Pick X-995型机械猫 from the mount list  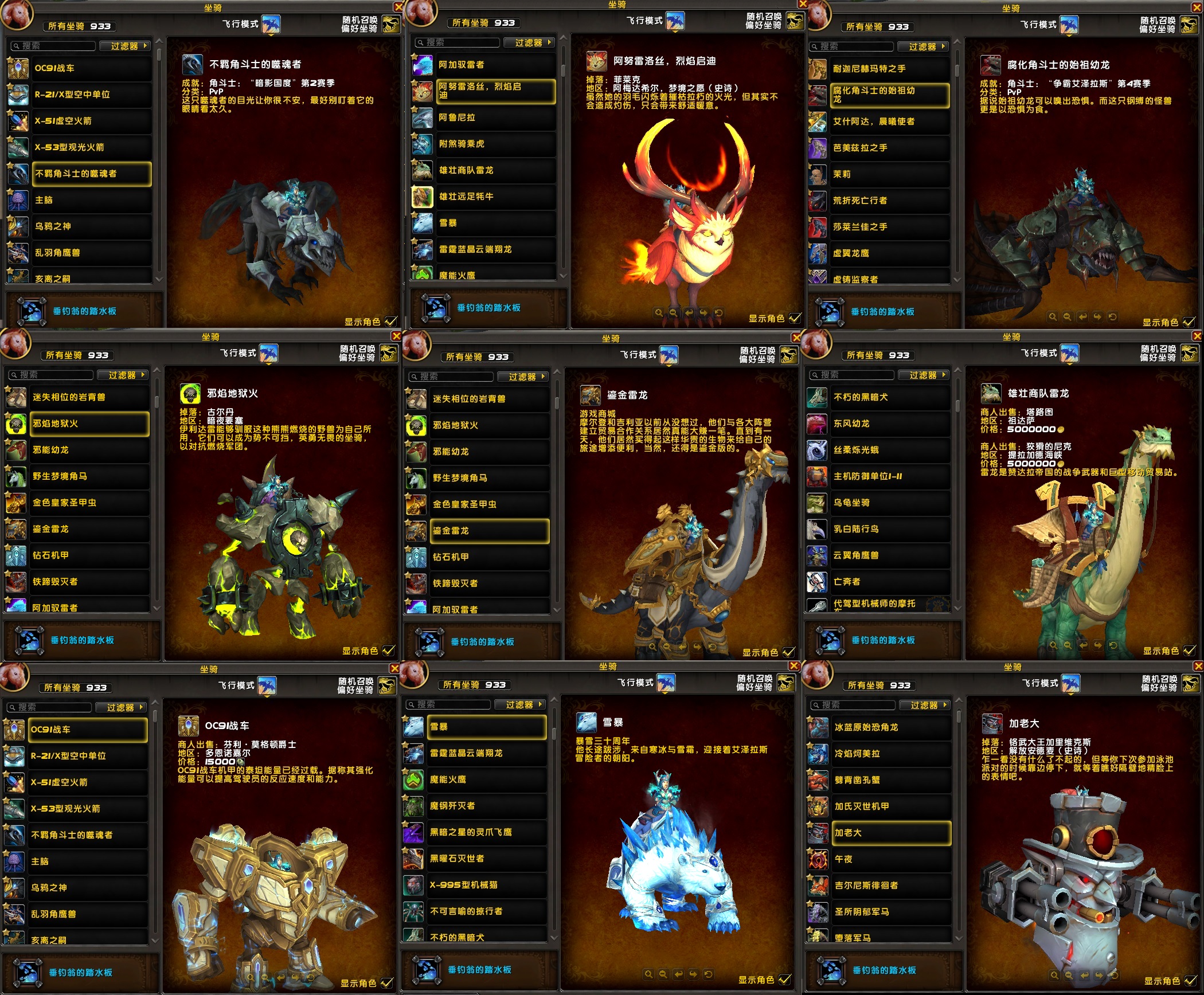tap(487, 885)
